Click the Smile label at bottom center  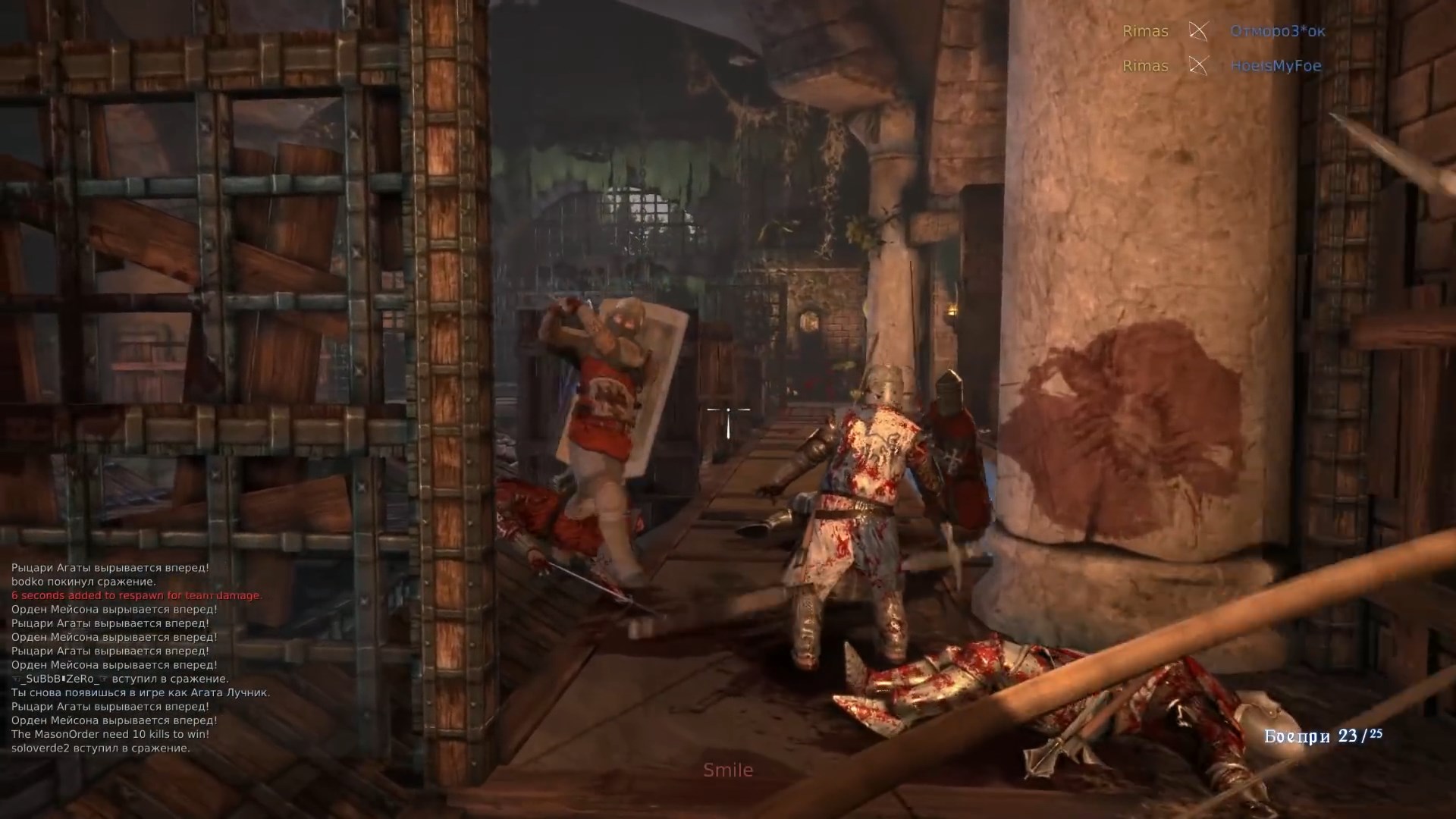pyautogui.click(x=728, y=770)
